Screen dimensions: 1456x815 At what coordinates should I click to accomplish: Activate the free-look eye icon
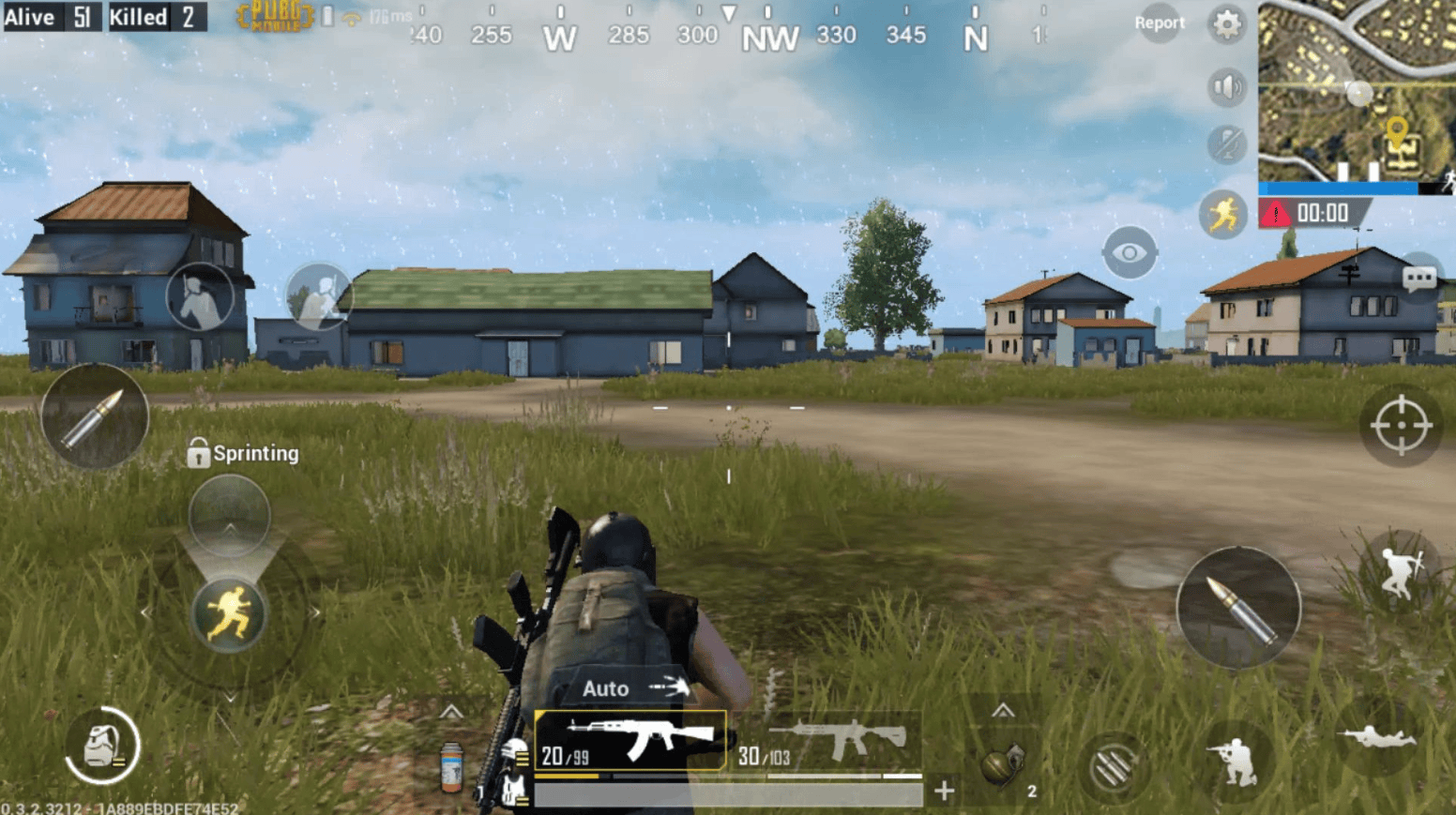point(1129,253)
